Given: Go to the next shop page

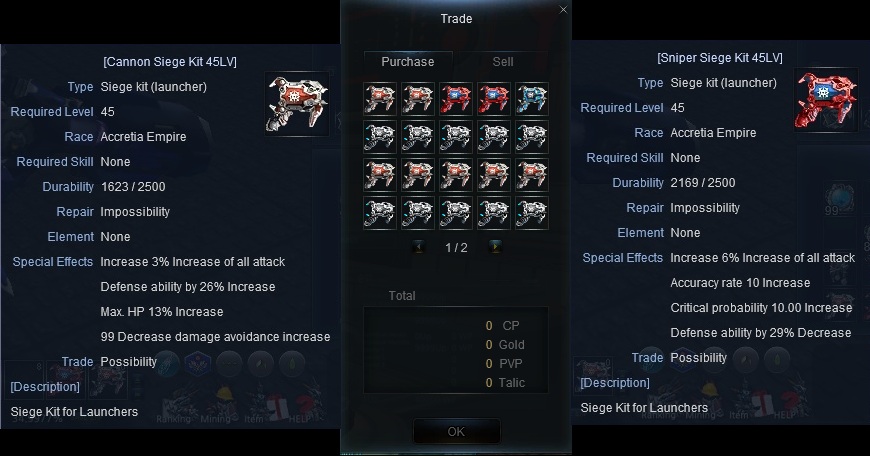Looking at the screenshot, I should (x=495, y=247).
